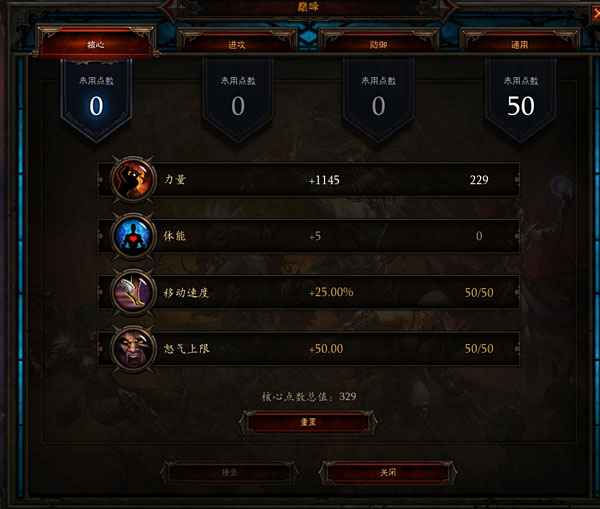The image size is (600, 509).
Task: Choose the 体能 (Vitality) icon
Action: point(134,236)
